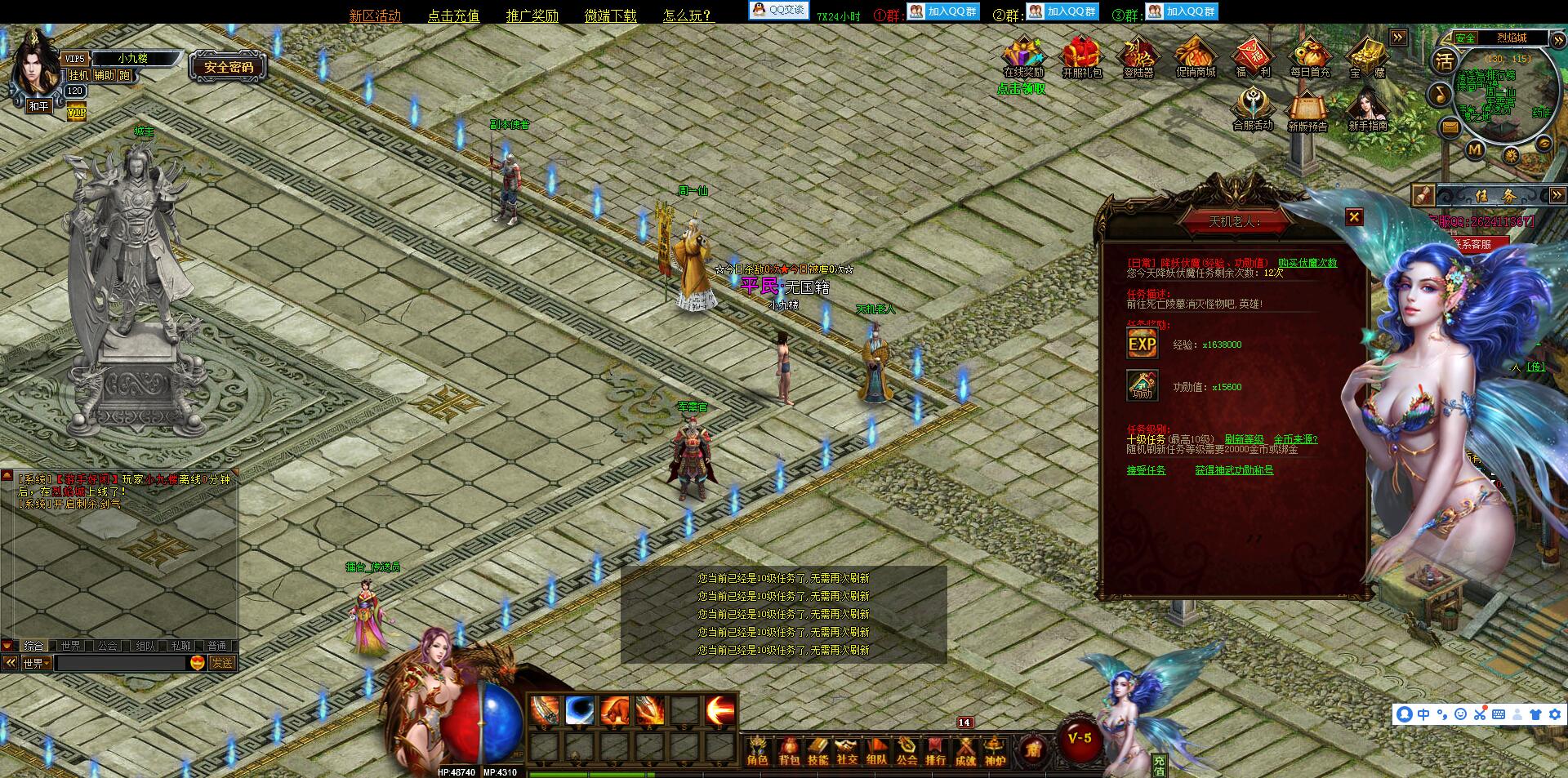Viewport: 1568px width, 778px height.
Task: Switch to the 私聊 chat tab
Action: click(180, 645)
